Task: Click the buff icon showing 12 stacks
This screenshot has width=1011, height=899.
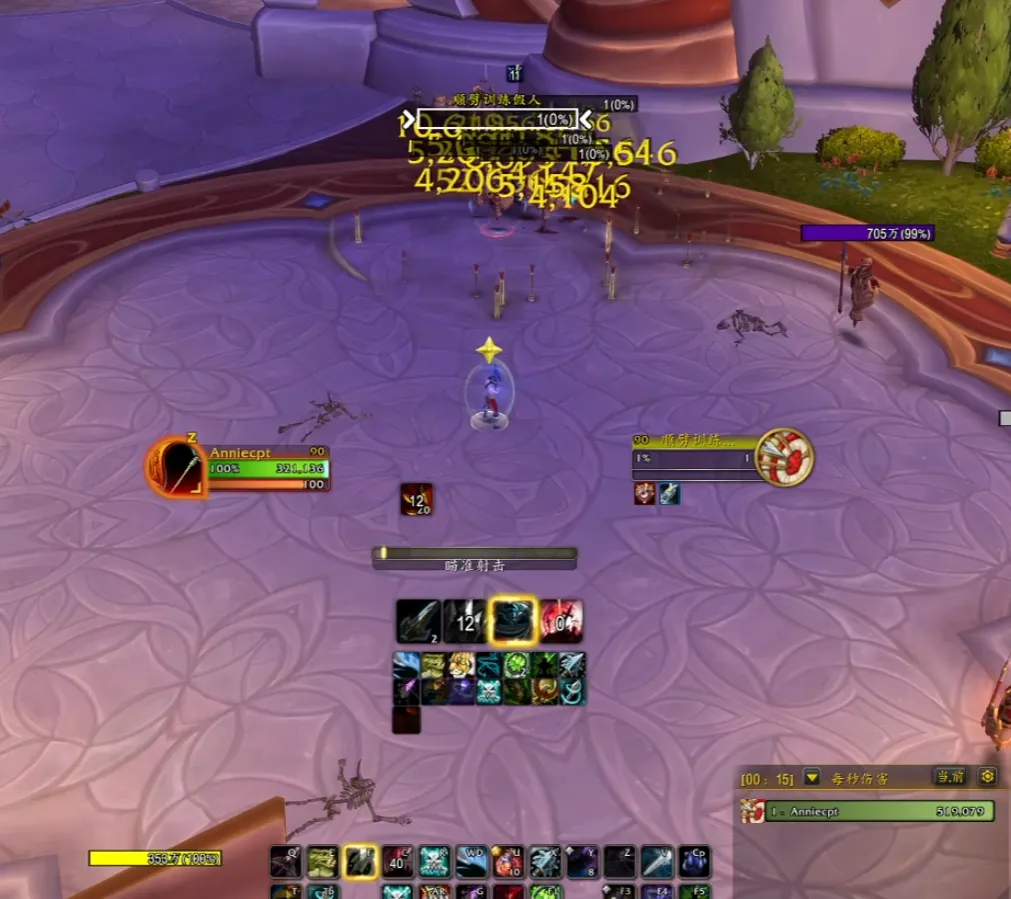Action: coord(416,499)
